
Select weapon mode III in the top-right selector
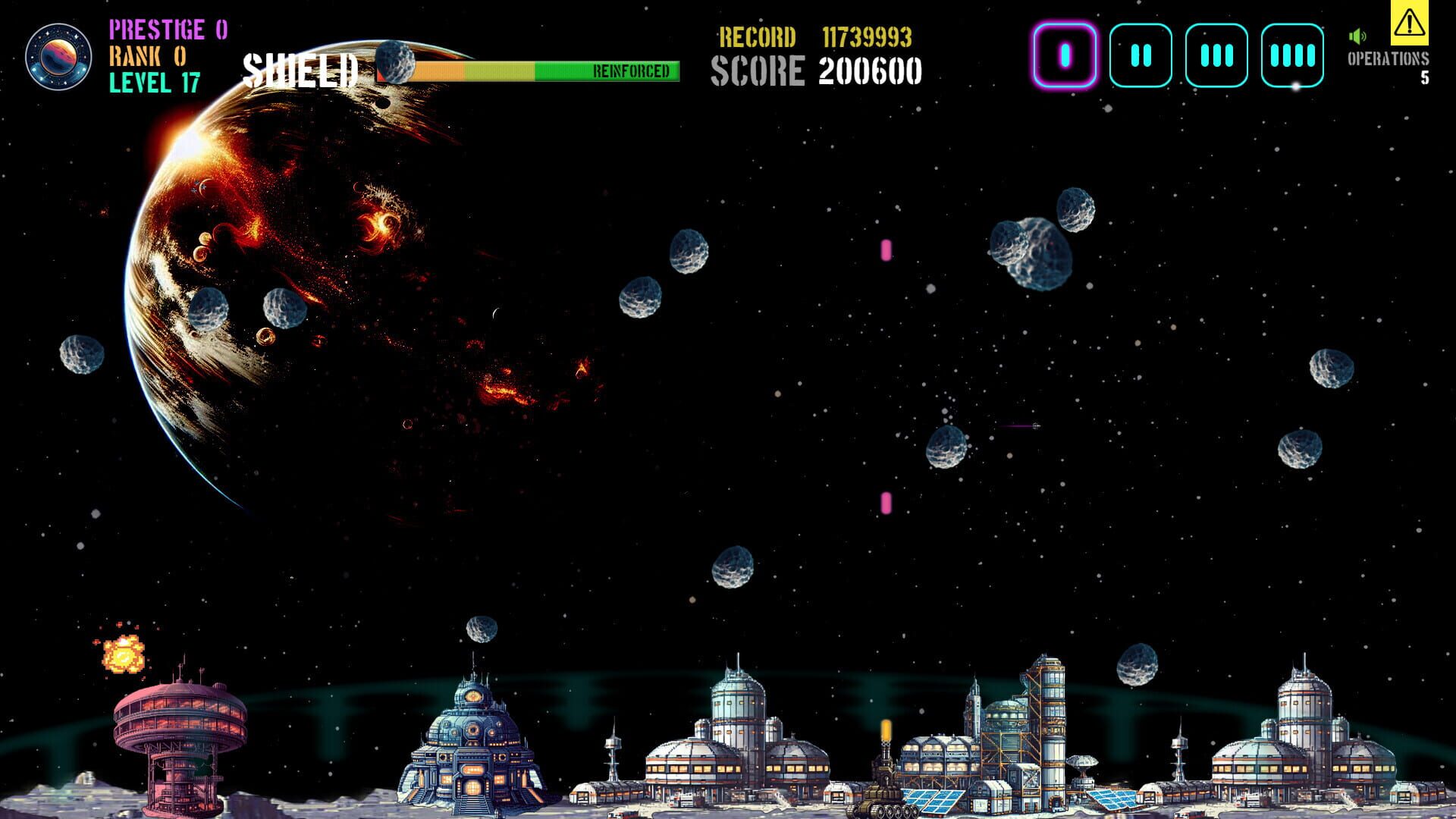pyautogui.click(x=1216, y=55)
